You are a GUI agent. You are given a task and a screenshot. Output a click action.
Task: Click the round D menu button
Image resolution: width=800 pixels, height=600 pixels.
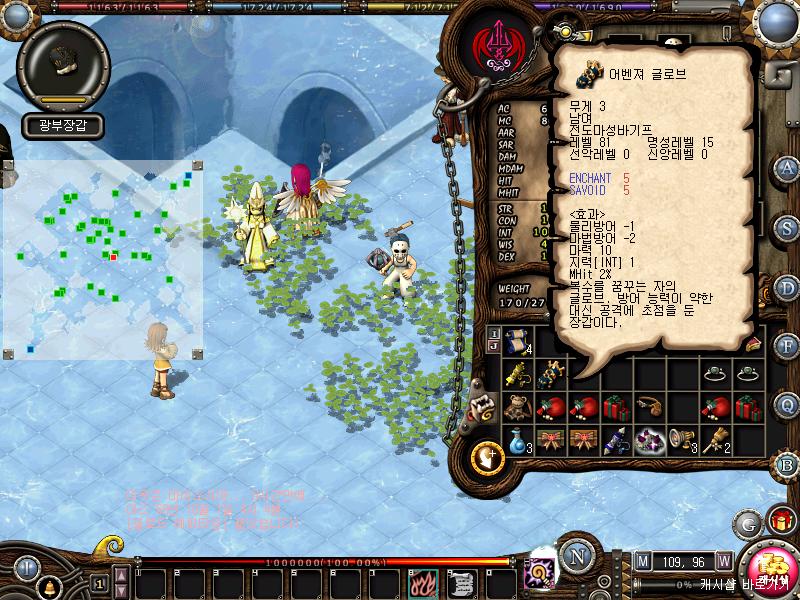(x=788, y=287)
